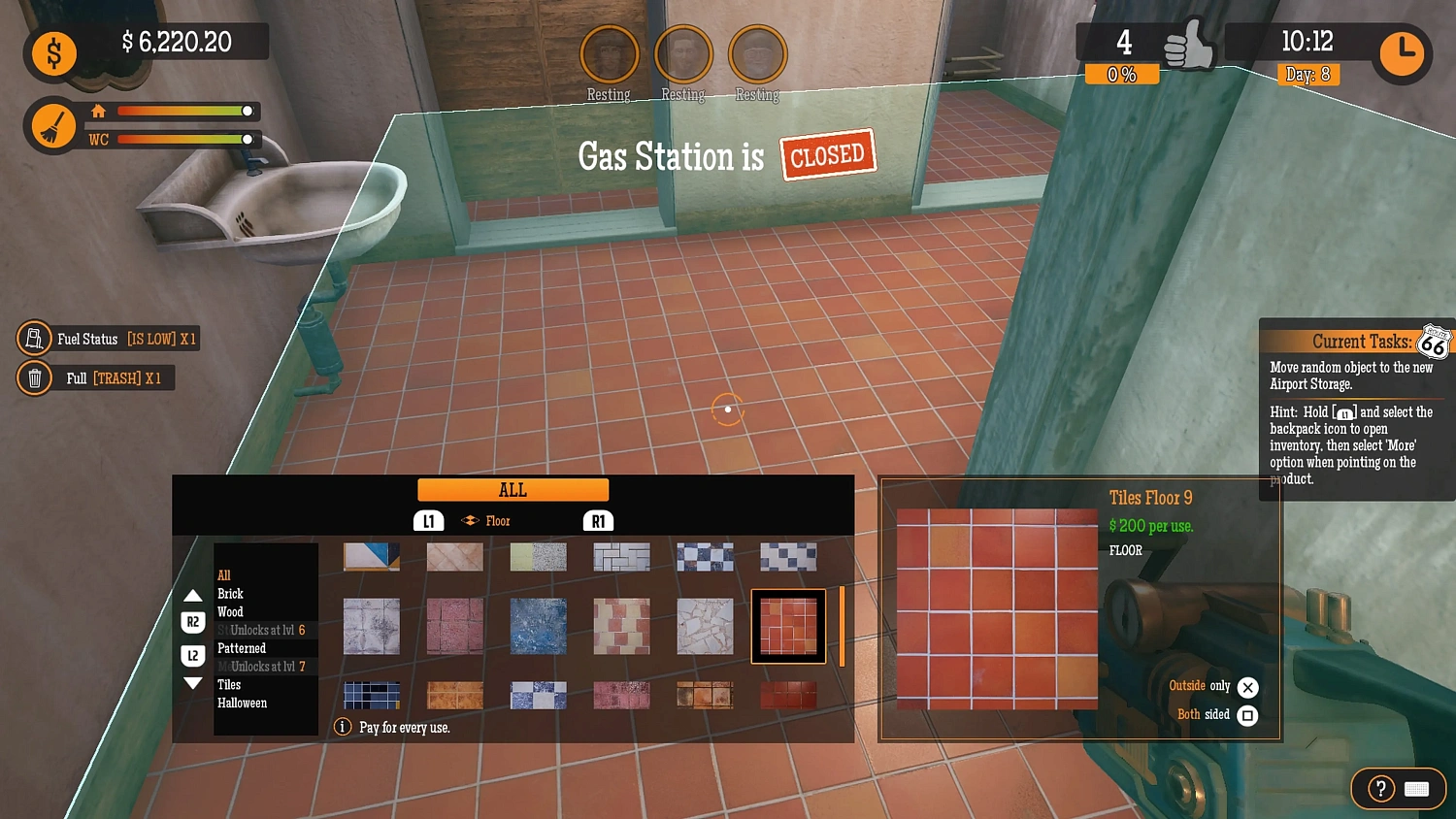
Task: Open the question mark help icon
Action: pos(1379,789)
